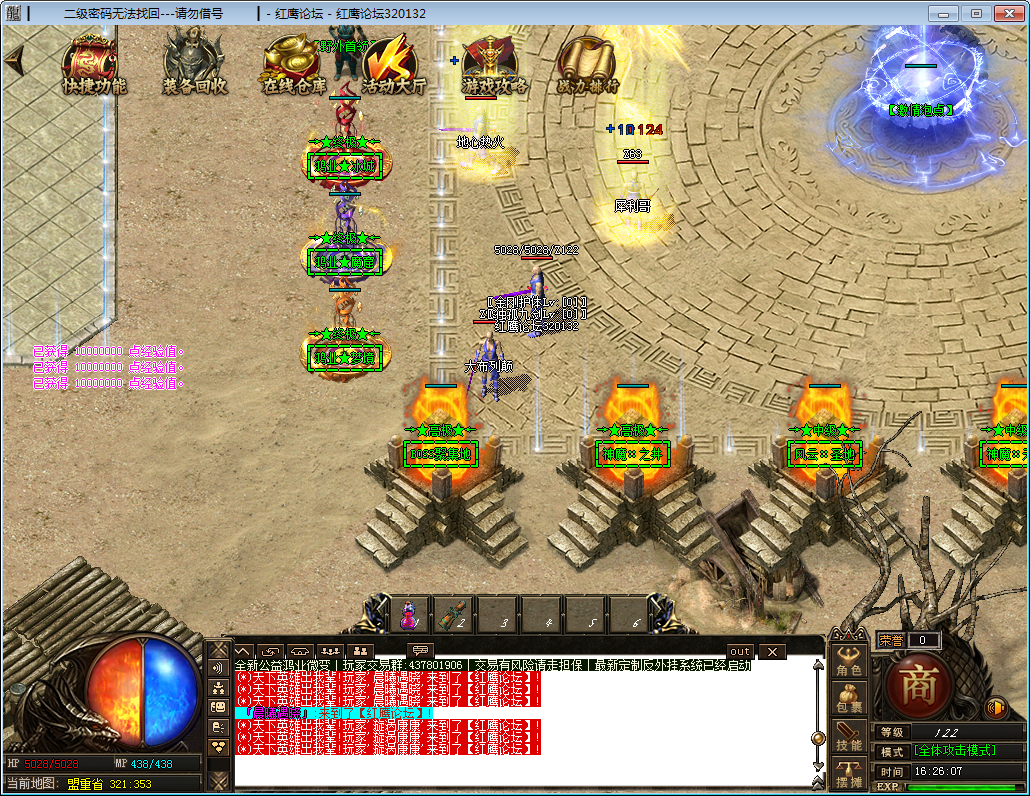Open the 装备回收 equipment recycling icon

[x=195, y=64]
